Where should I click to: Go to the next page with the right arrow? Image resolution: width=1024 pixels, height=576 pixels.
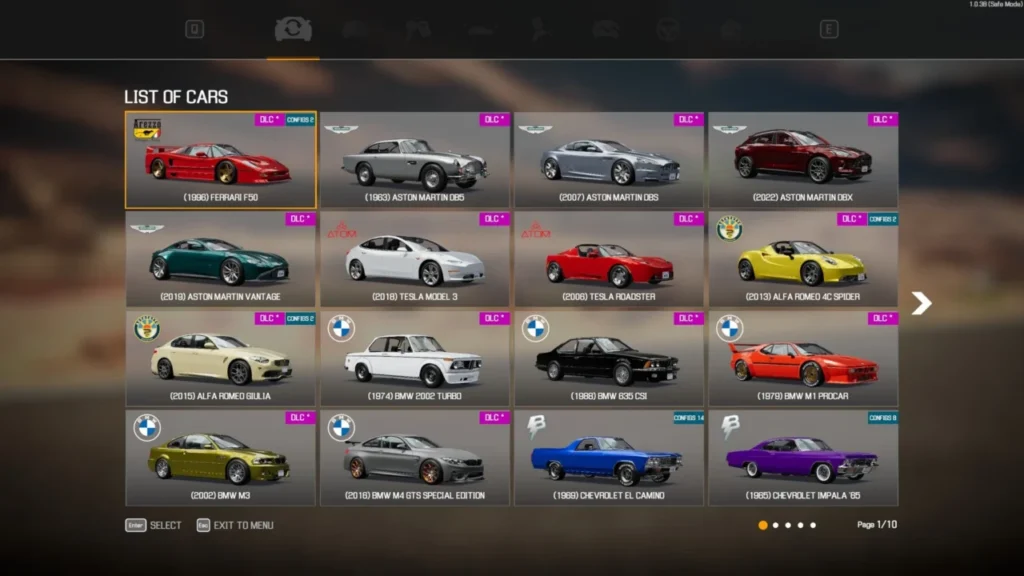(921, 303)
